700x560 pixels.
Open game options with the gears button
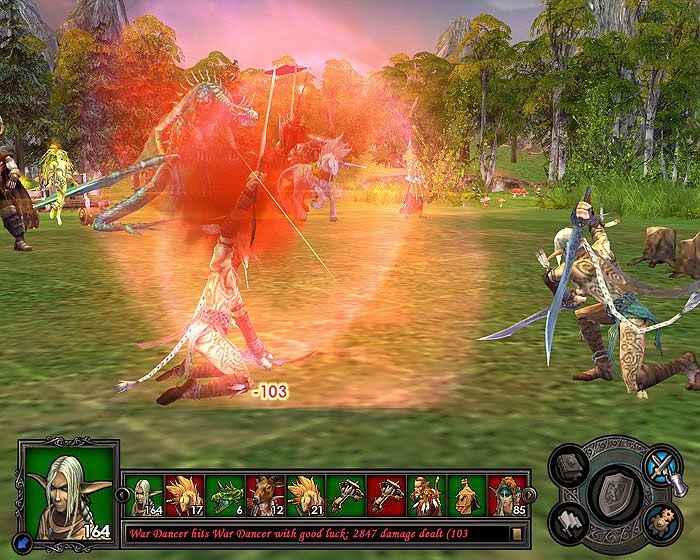point(660,519)
